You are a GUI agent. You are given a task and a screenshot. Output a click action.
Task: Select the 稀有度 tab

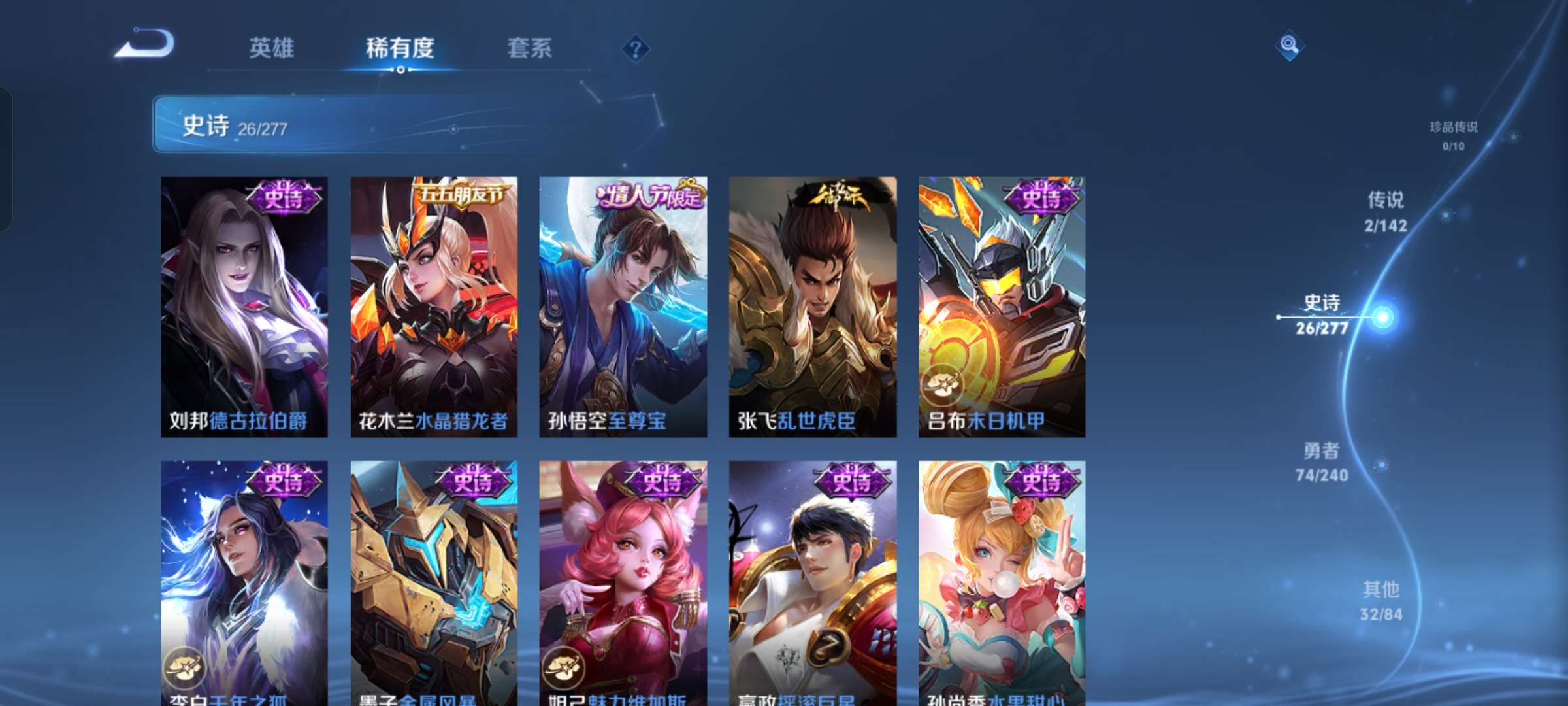coord(400,48)
